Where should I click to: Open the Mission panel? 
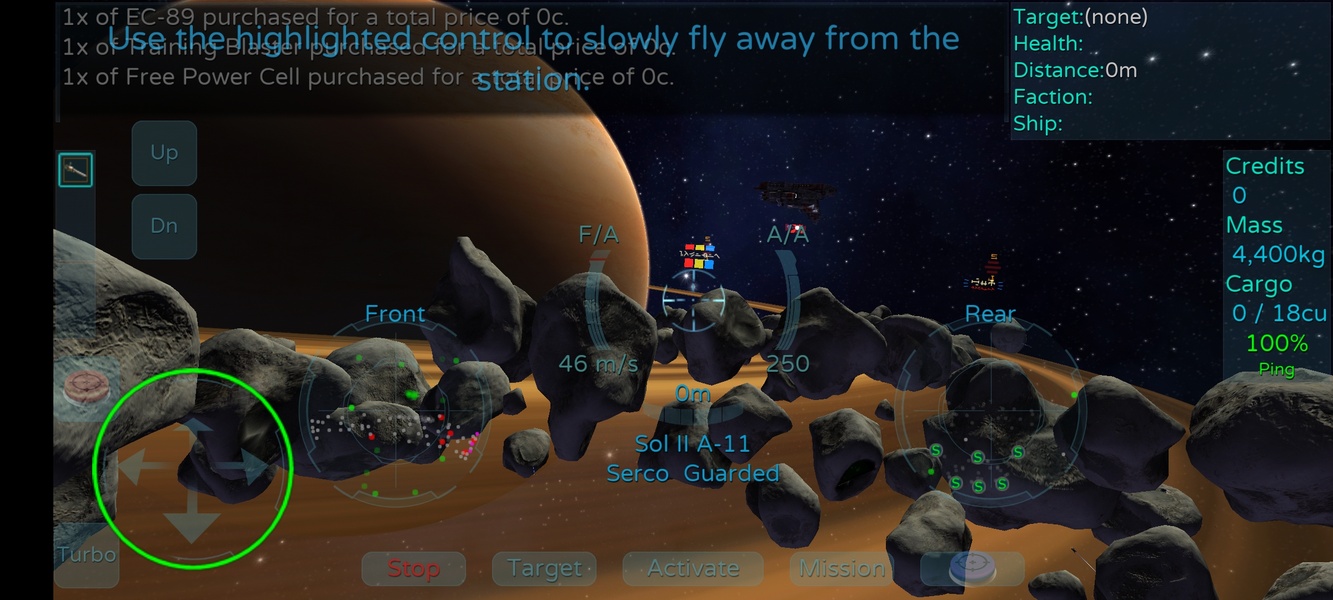[x=842, y=569]
